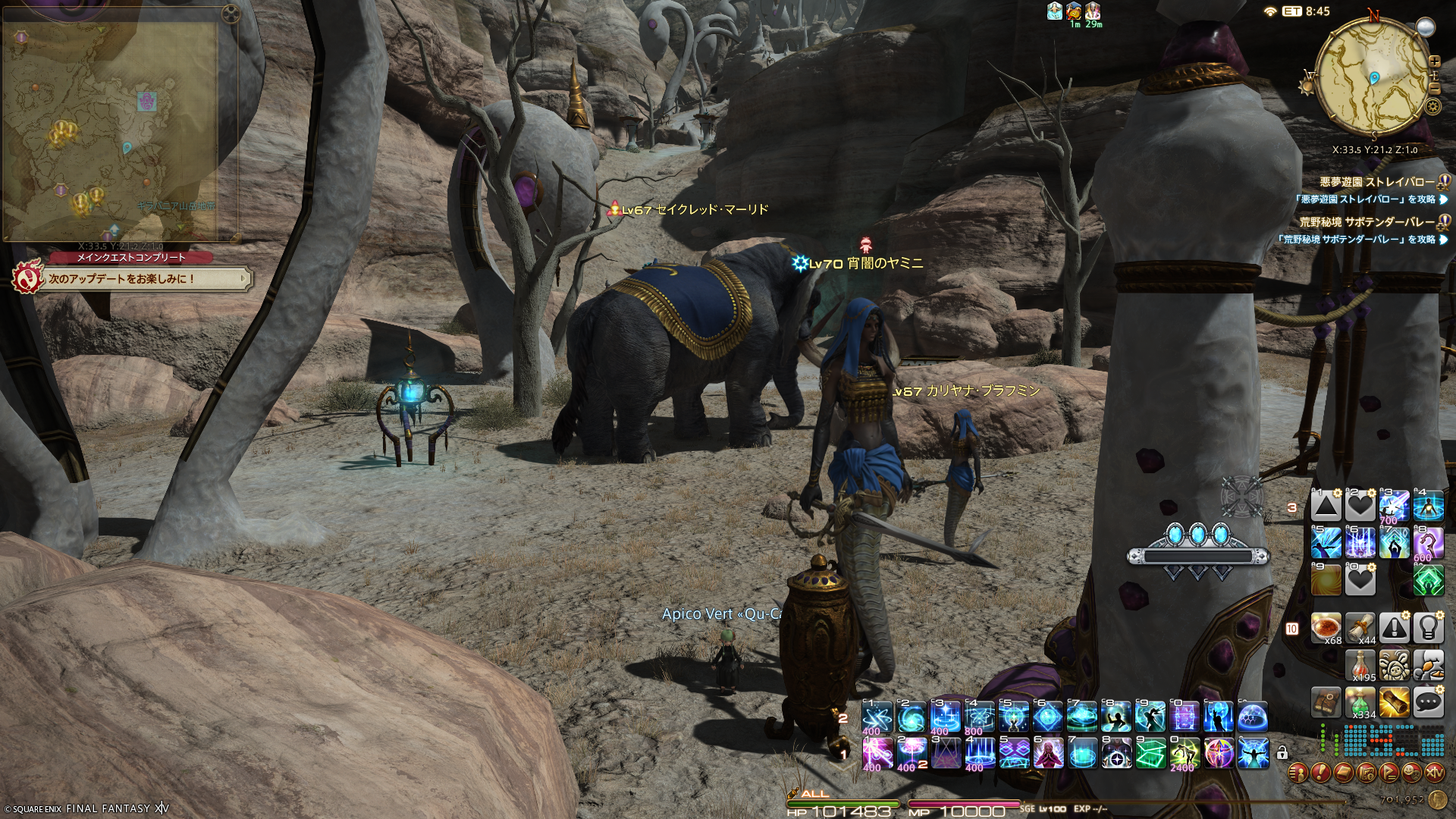This screenshot has height=819, width=1456.
Task: Open the 悪夢遊園 ストレイバロー duty entry
Action: tap(1377, 182)
